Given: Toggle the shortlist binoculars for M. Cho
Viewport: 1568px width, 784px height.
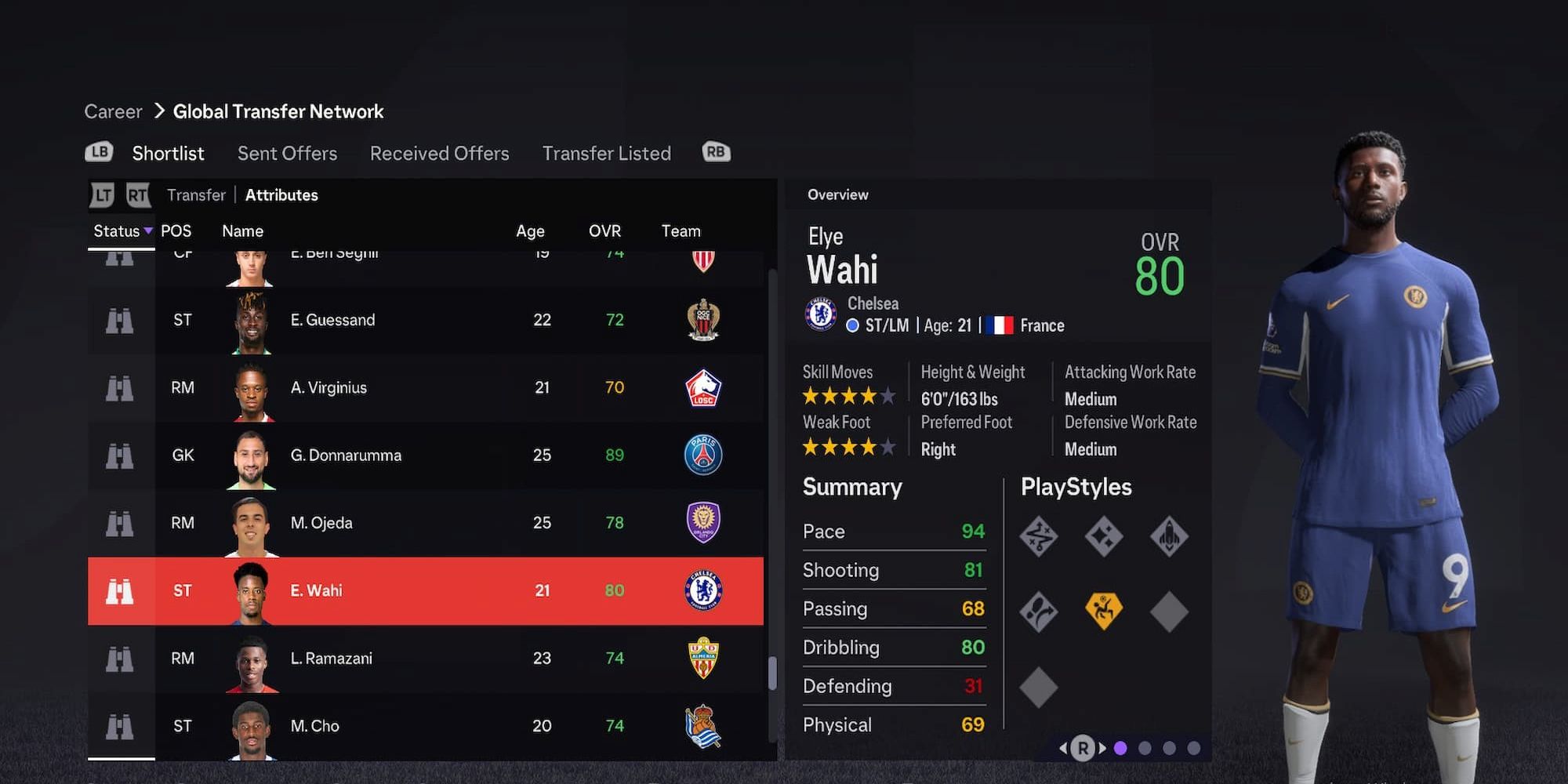Looking at the screenshot, I should 120,726.
